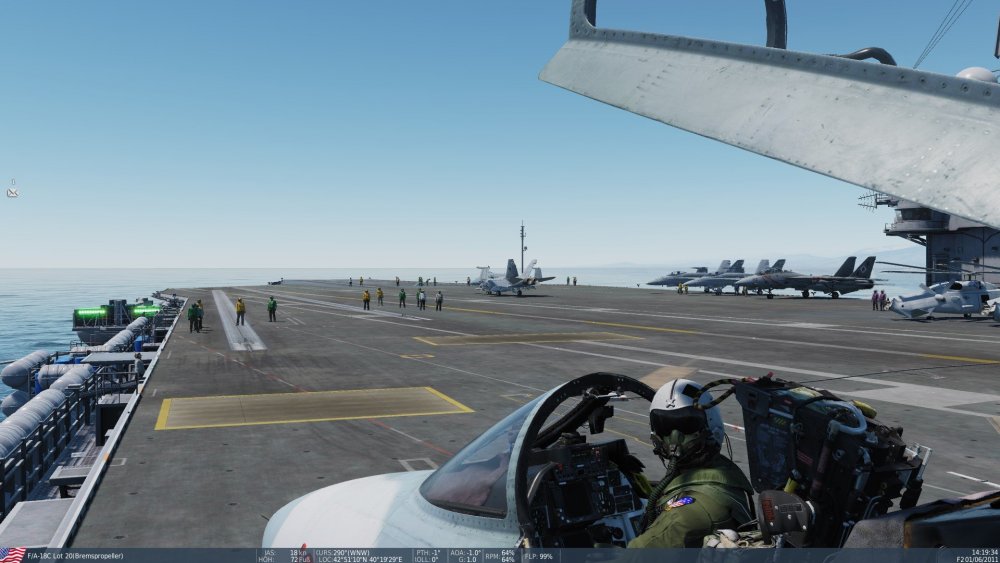
Task: Open the envelope message notification icon
Action: tap(12, 189)
